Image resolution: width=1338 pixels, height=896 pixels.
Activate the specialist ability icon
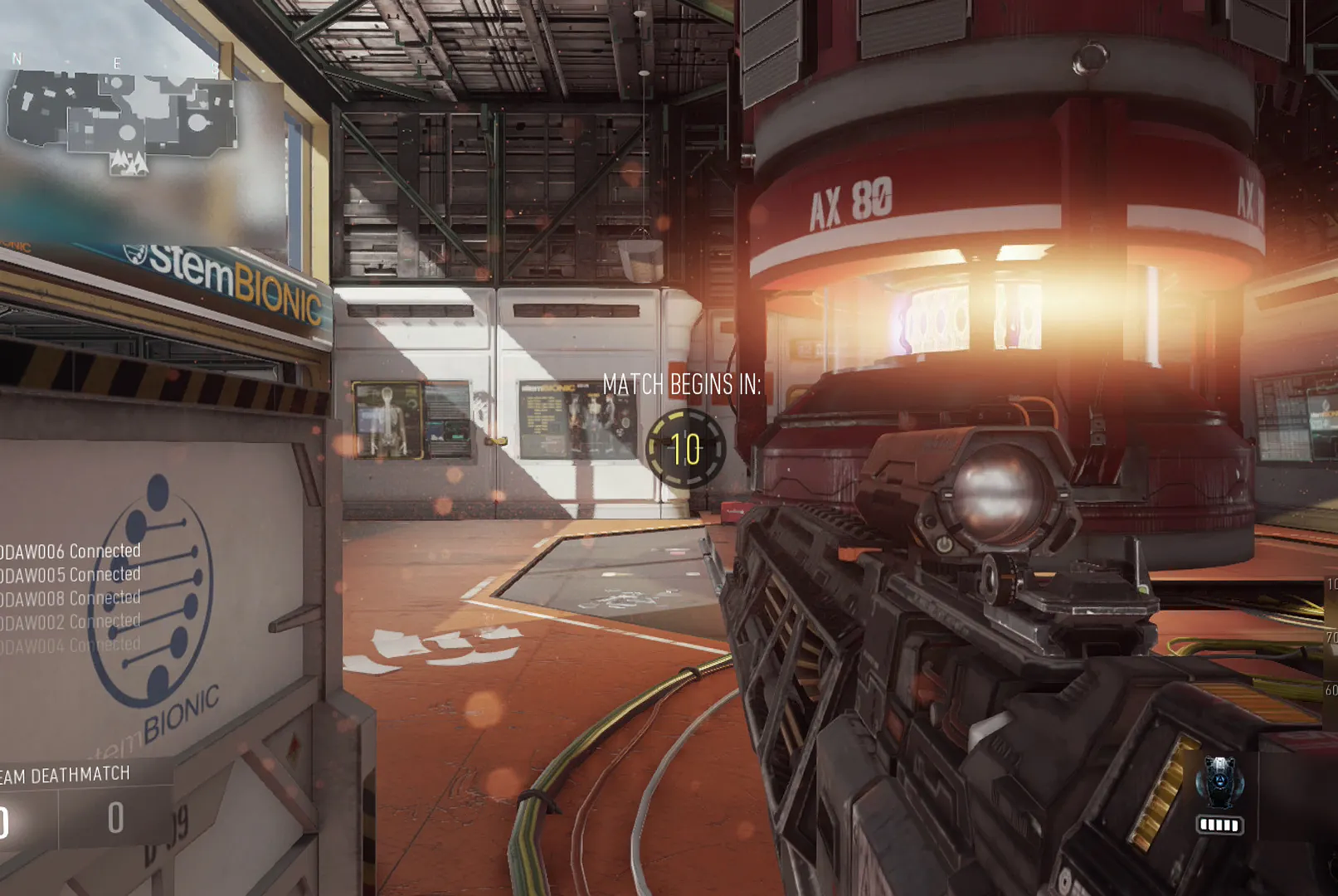[x=1219, y=782]
